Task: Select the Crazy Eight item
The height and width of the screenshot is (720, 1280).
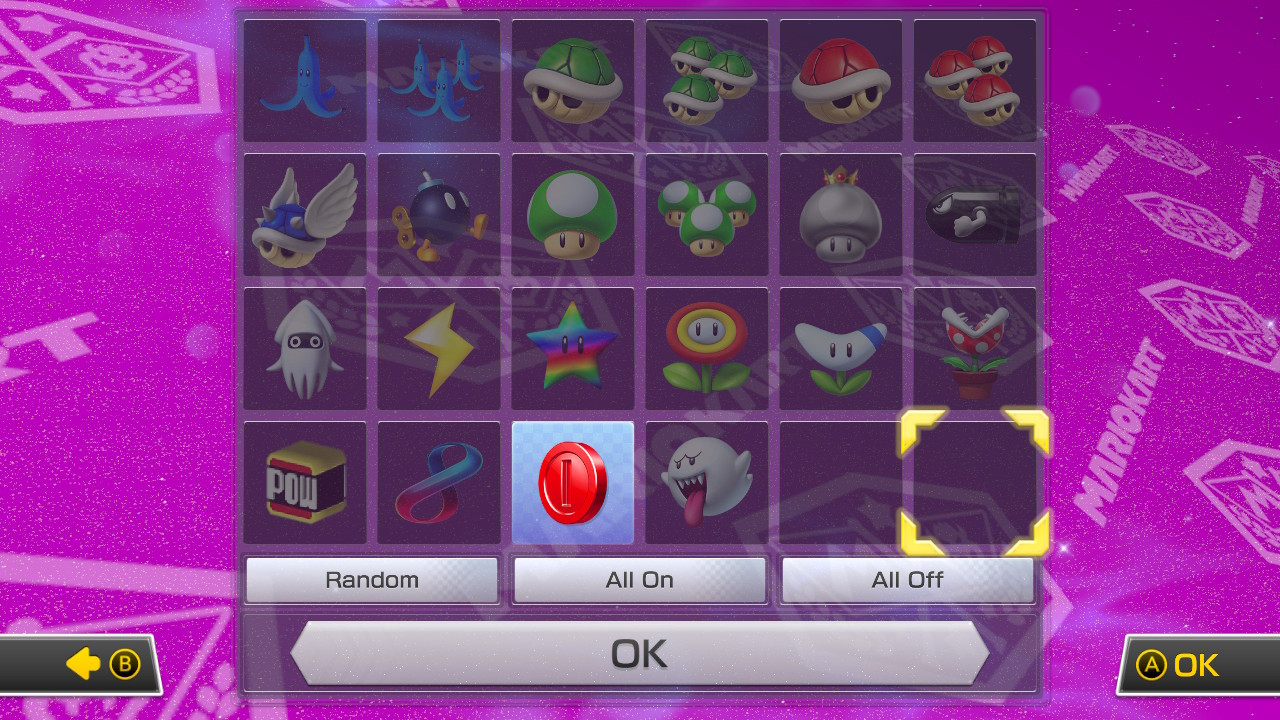Action: [x=438, y=482]
